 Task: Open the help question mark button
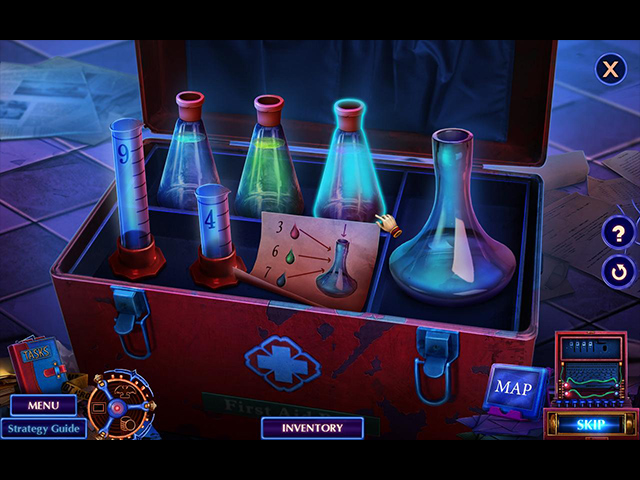pos(618,234)
